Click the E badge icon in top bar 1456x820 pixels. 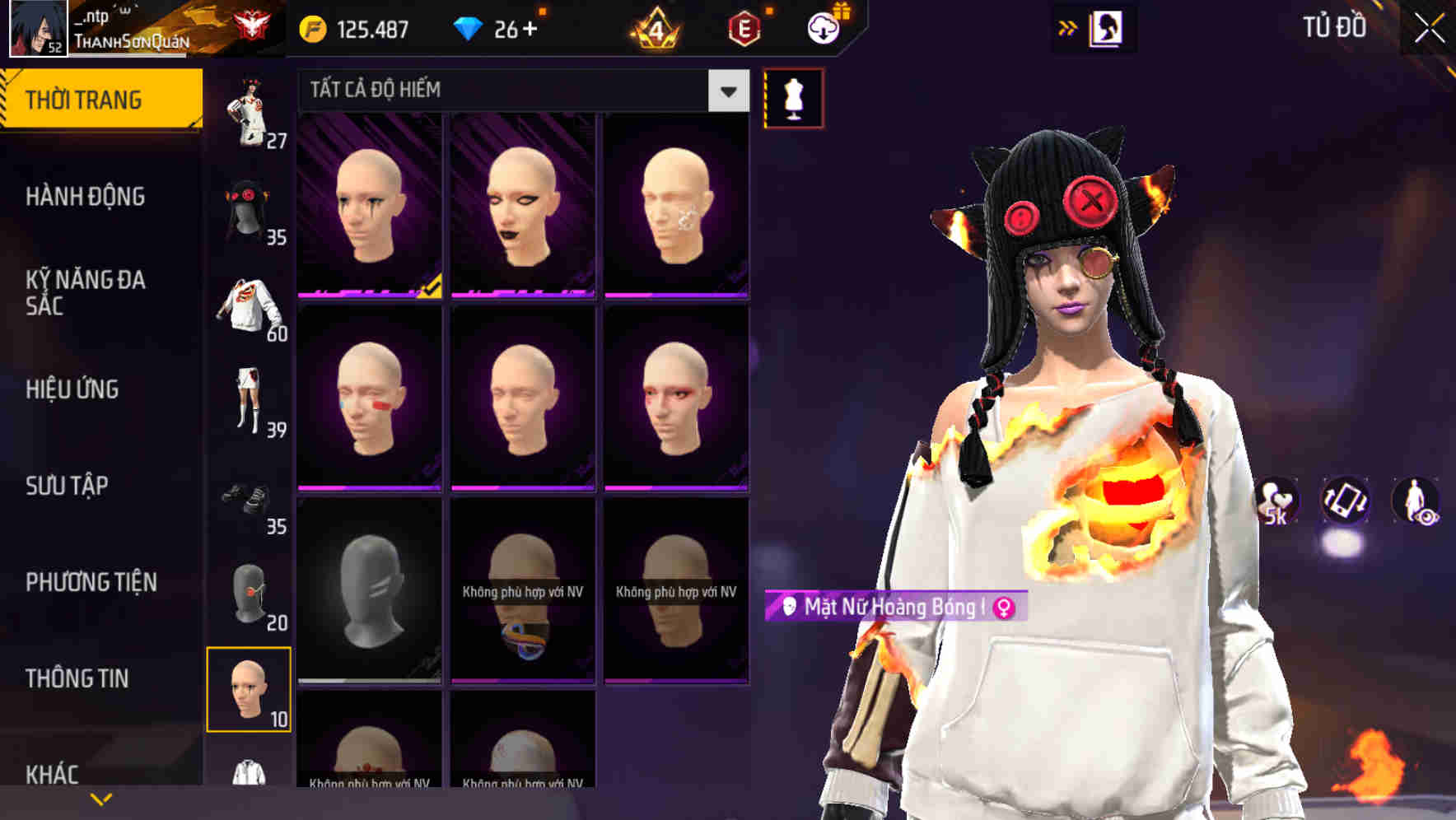pos(744,27)
